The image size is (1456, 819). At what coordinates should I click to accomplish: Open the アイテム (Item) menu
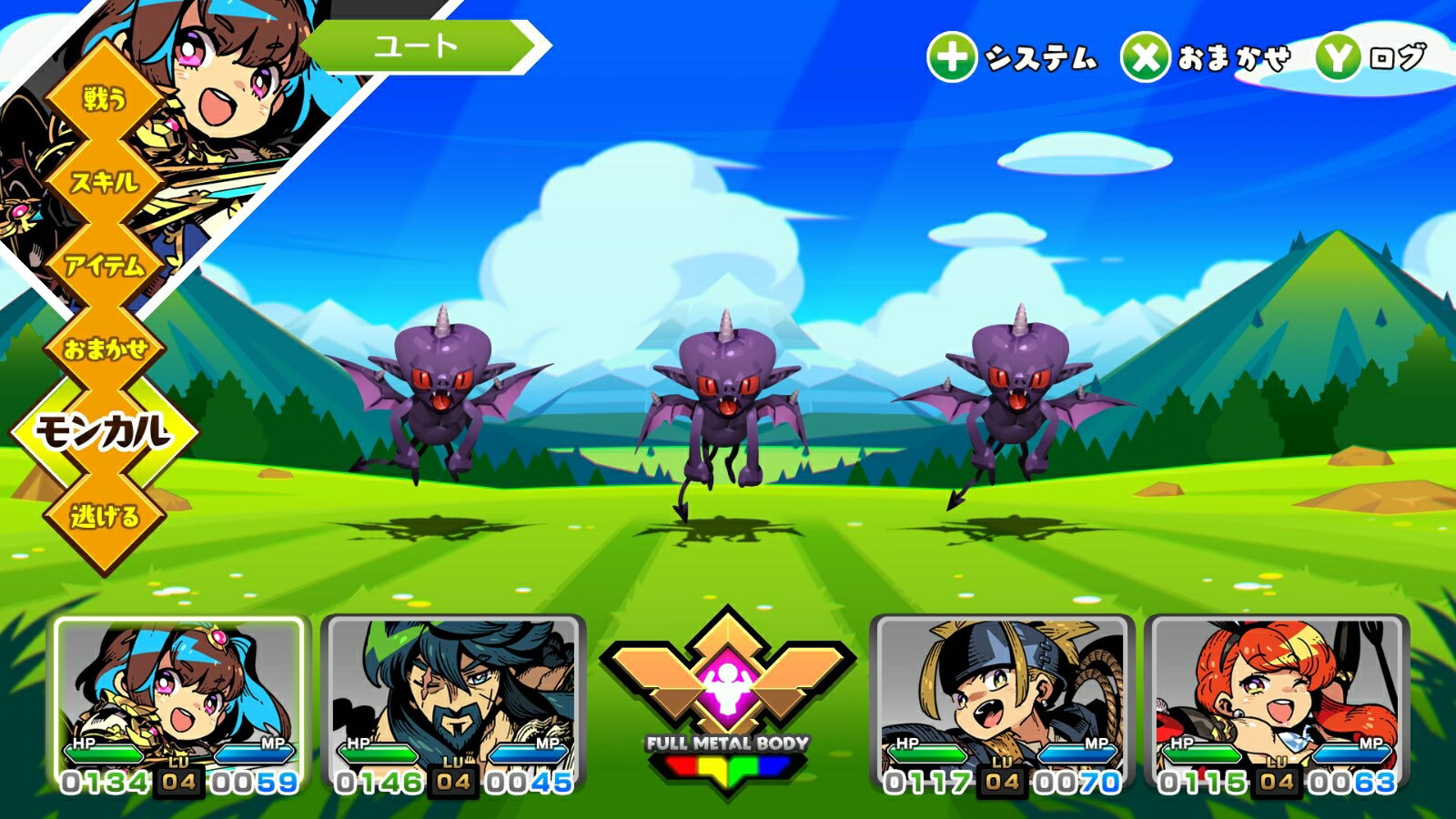pyautogui.click(x=106, y=265)
